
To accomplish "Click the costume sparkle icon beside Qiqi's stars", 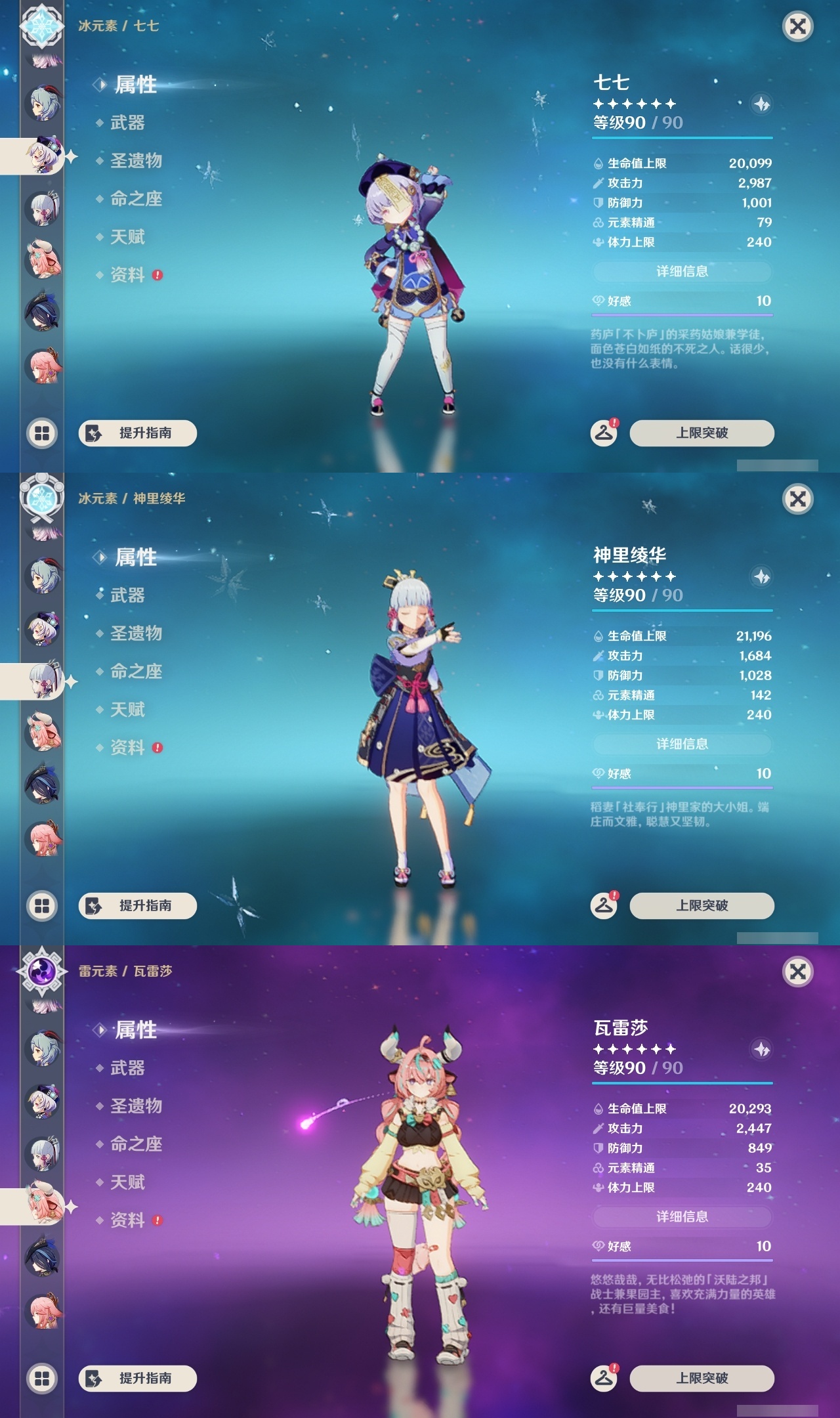I will click(761, 104).
